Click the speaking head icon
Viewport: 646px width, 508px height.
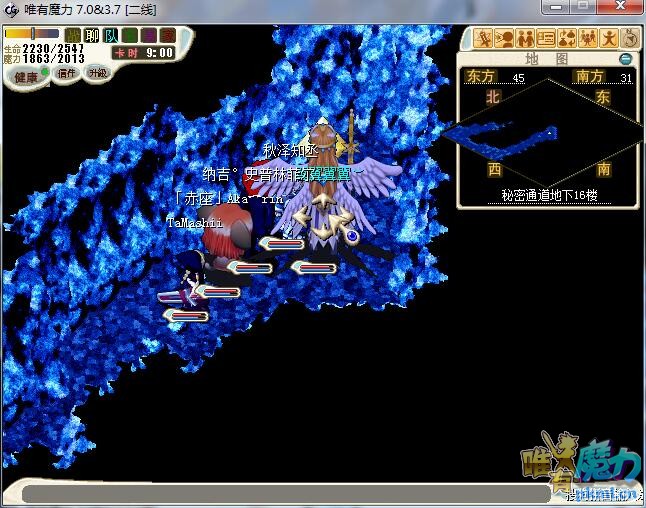505,39
